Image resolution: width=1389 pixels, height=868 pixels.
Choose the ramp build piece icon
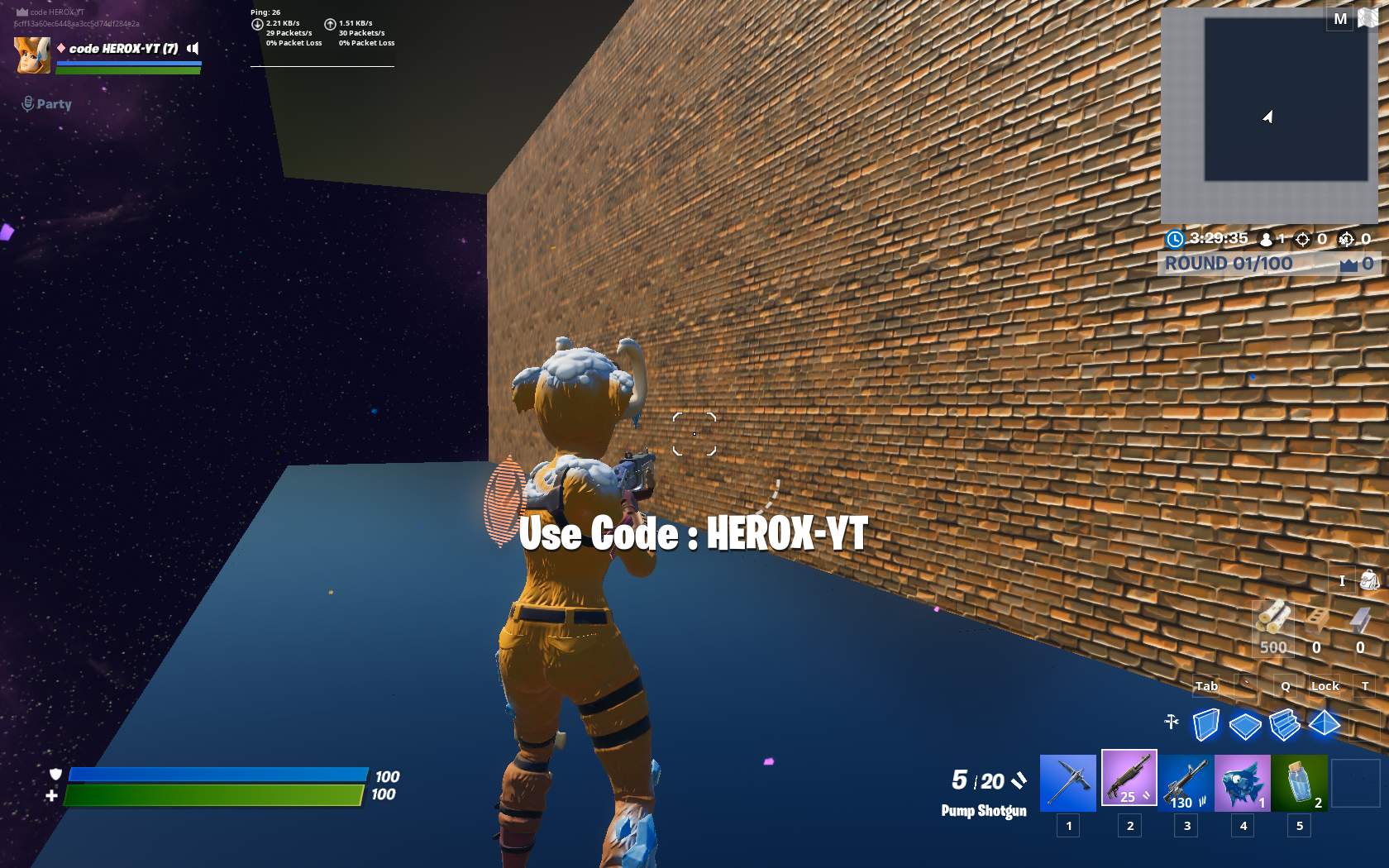tap(1285, 725)
